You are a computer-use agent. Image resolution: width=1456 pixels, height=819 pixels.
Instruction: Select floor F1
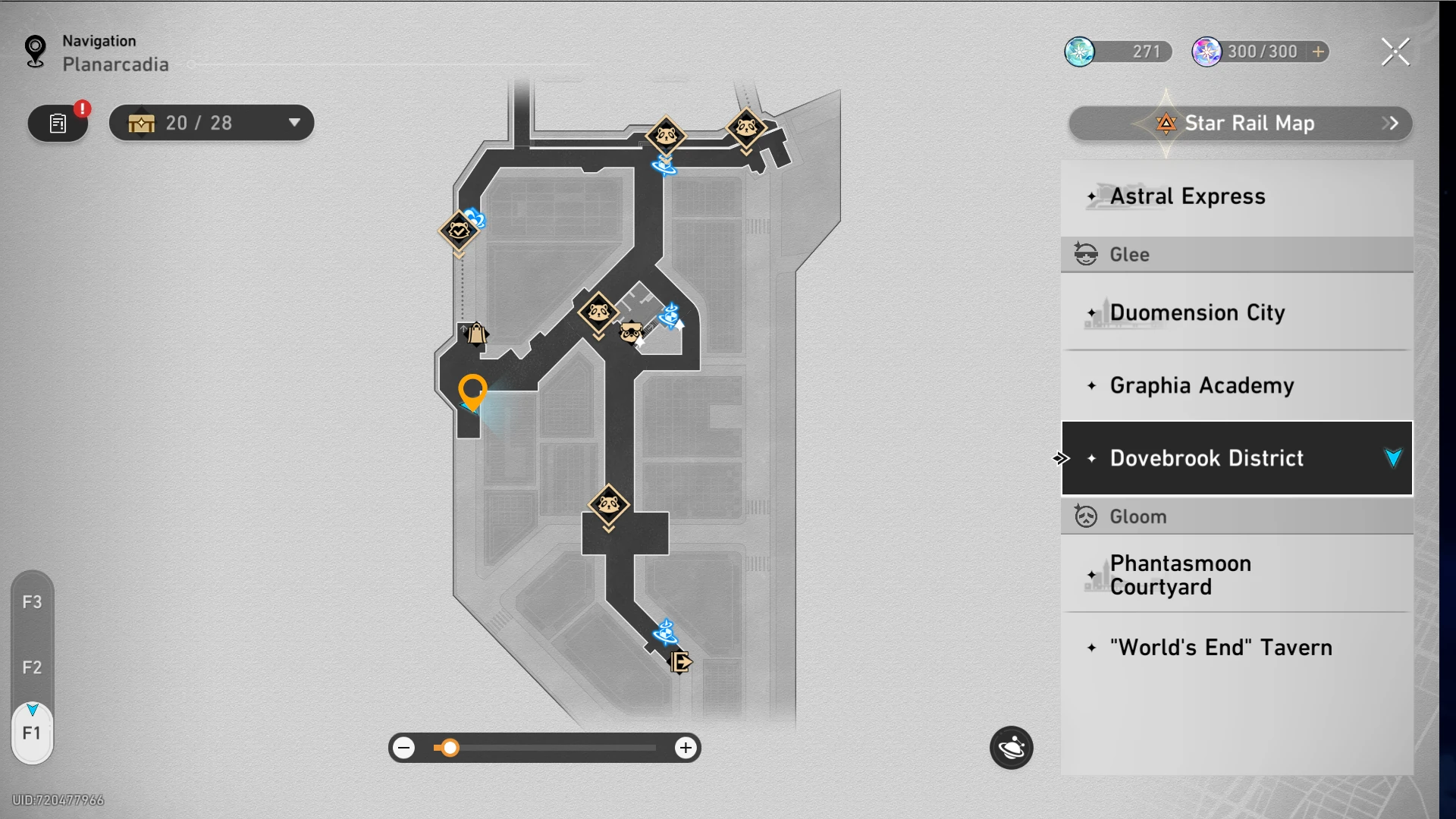(32, 733)
